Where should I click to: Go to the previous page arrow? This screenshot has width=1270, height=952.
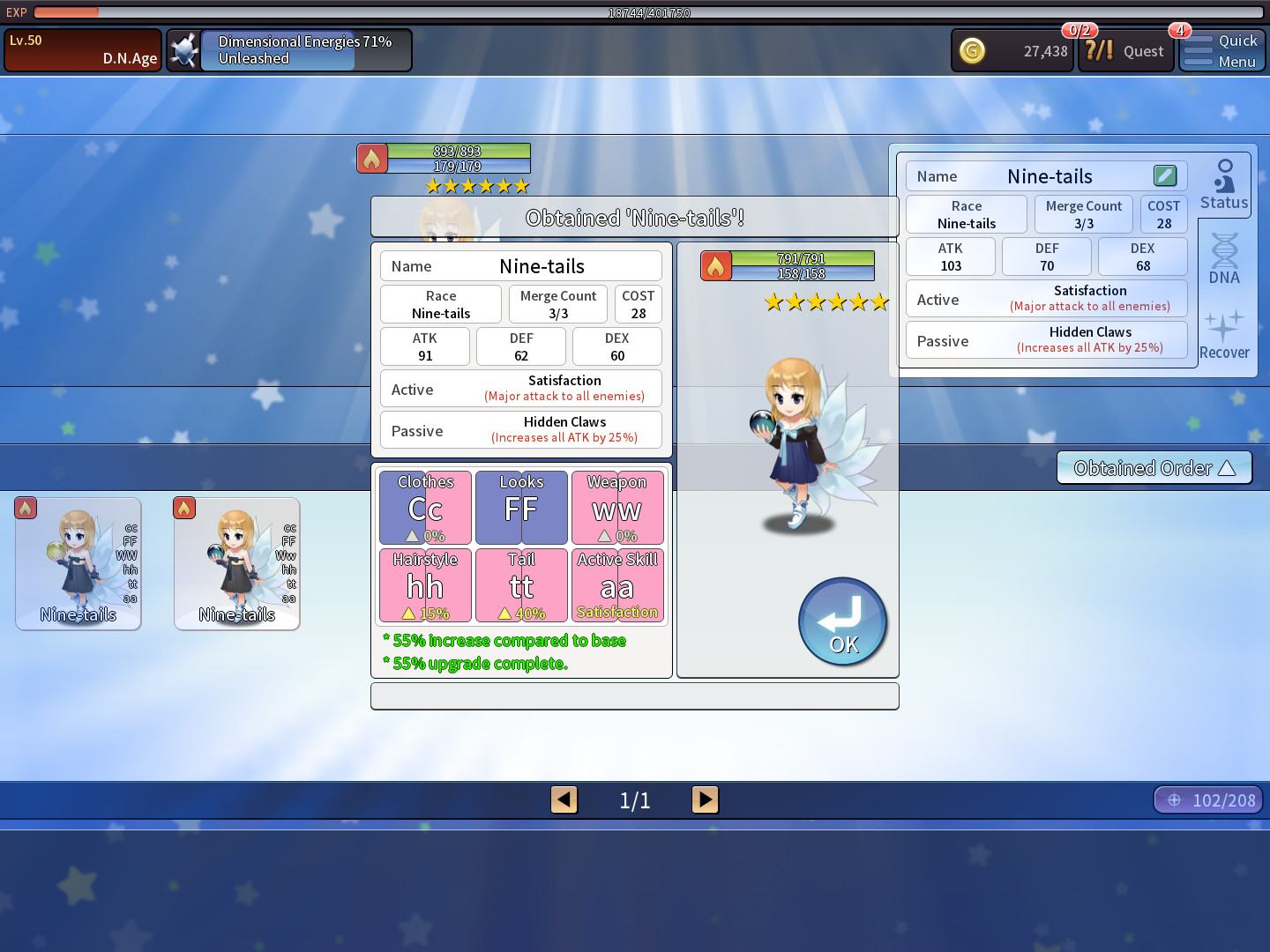(x=564, y=800)
